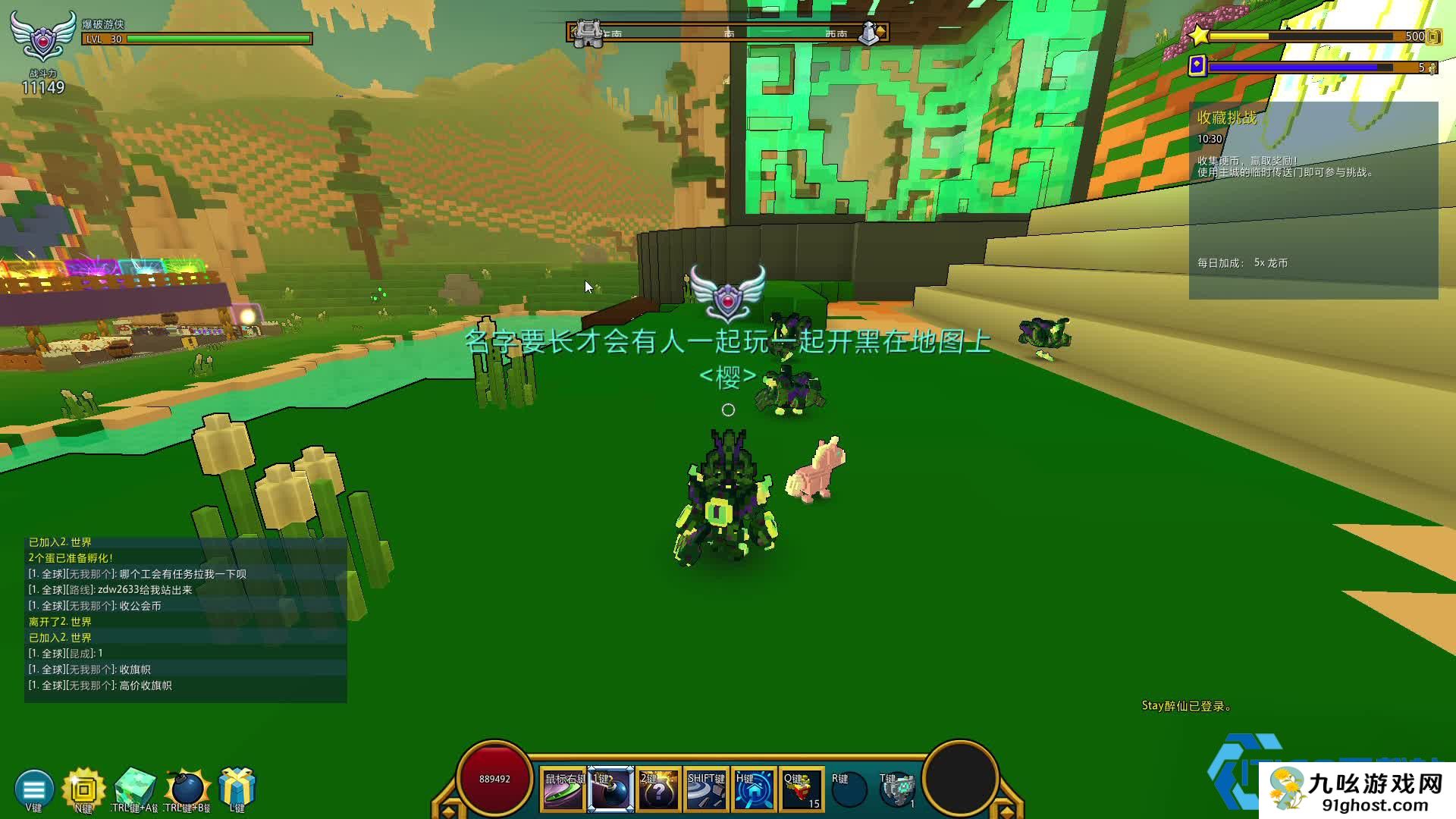Activate the home teleport ability icon
The image size is (1456, 819).
coord(754,790)
